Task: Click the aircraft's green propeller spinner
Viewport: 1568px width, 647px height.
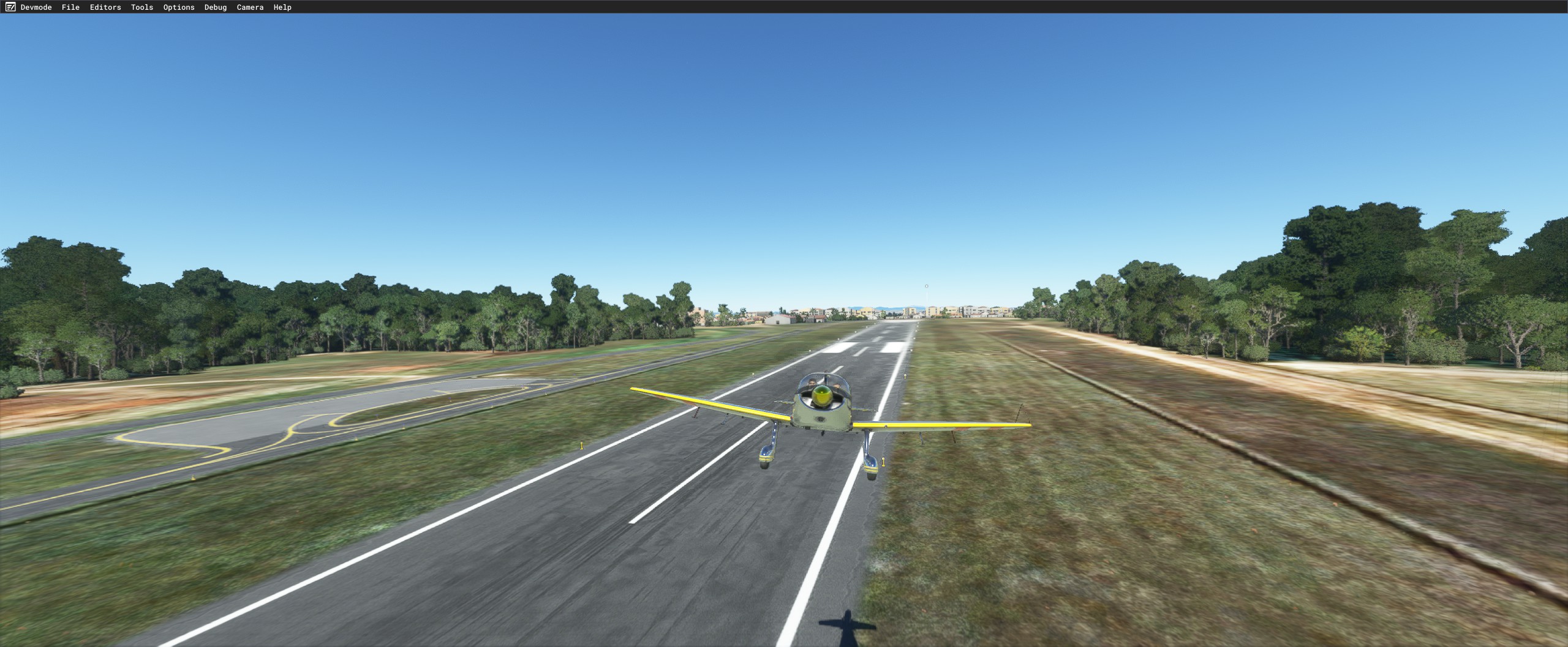Action: [x=821, y=395]
